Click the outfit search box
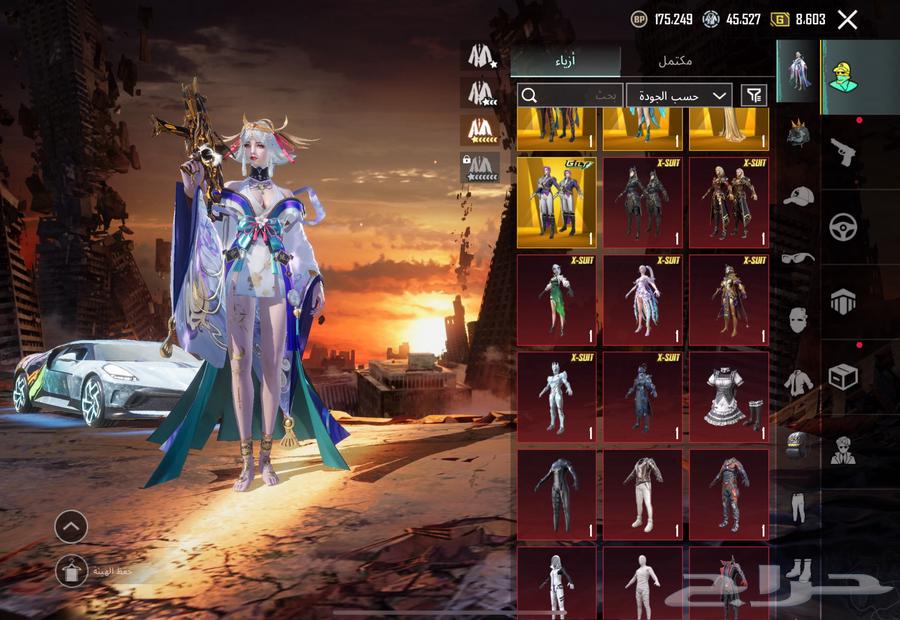Screen dimensions: 900x620 click(570, 95)
